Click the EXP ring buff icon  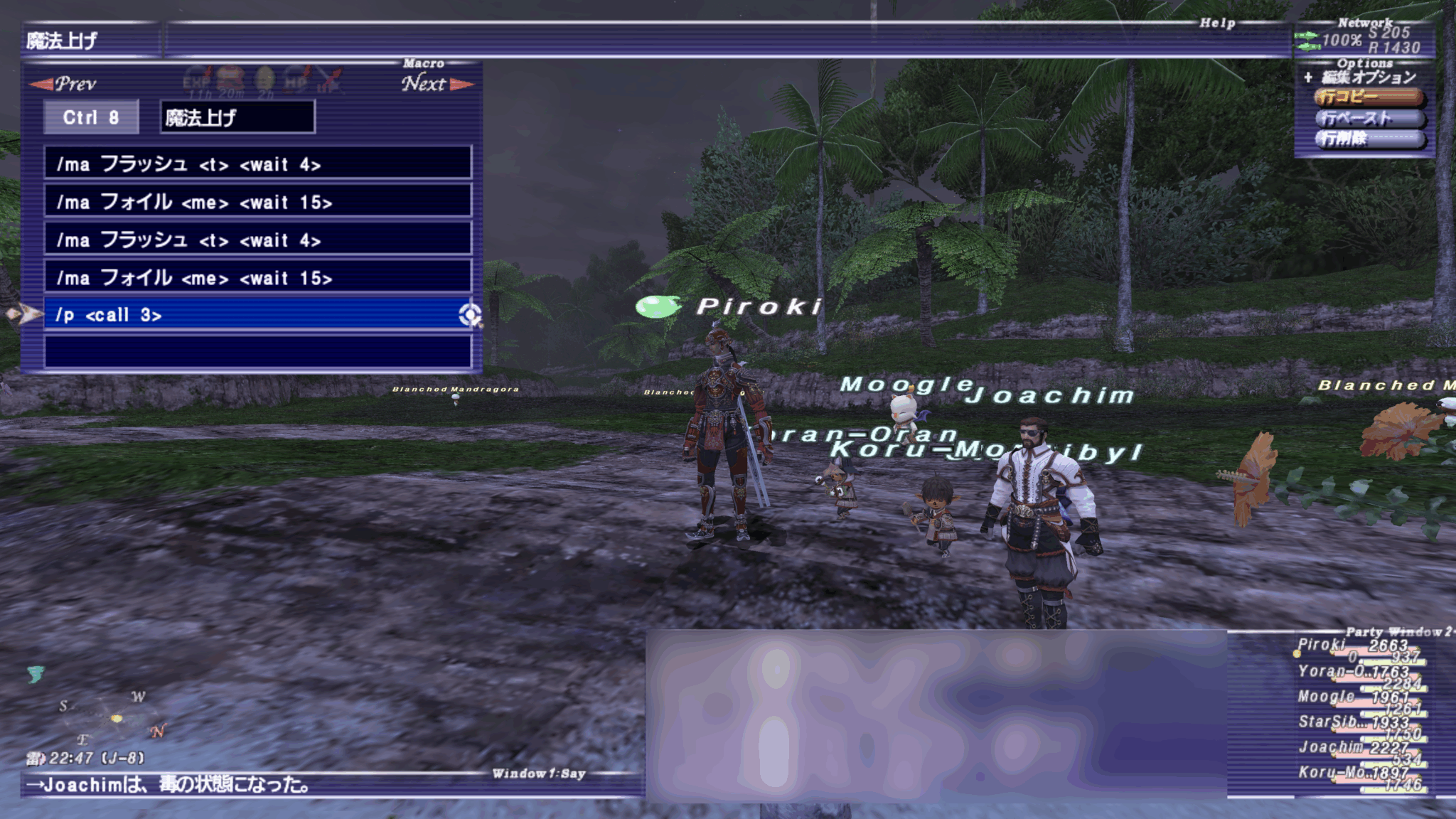coord(198,77)
